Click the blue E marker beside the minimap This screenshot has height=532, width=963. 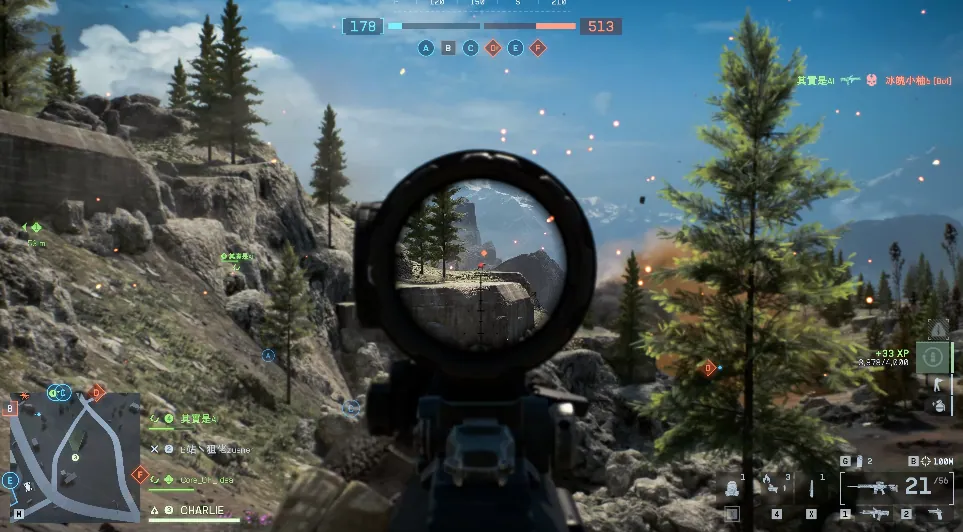11,480
